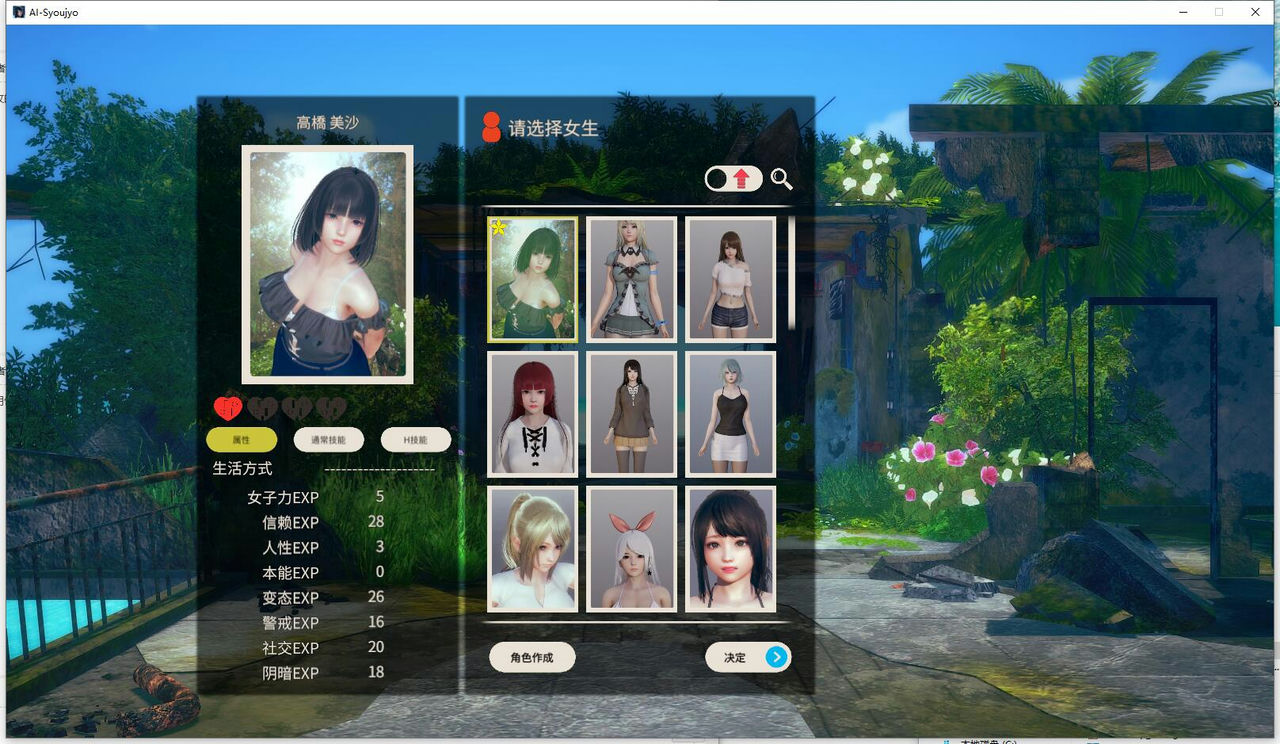Switch to the 通常技能 tab
1280x744 pixels.
click(329, 439)
